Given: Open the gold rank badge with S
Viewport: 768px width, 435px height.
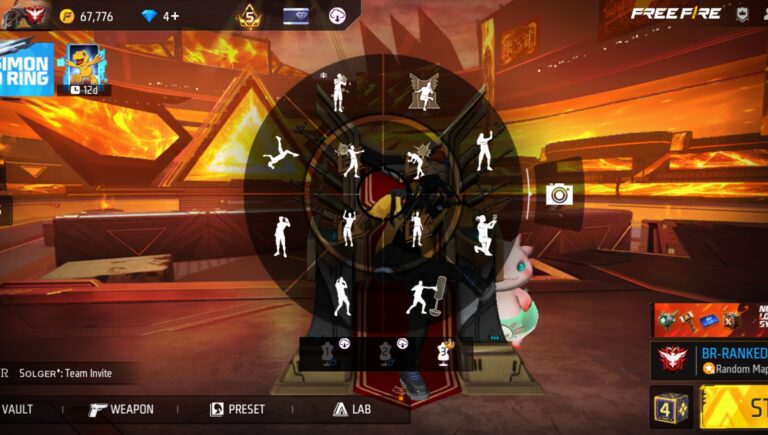Looking at the screenshot, I should pyautogui.click(x=247, y=16).
